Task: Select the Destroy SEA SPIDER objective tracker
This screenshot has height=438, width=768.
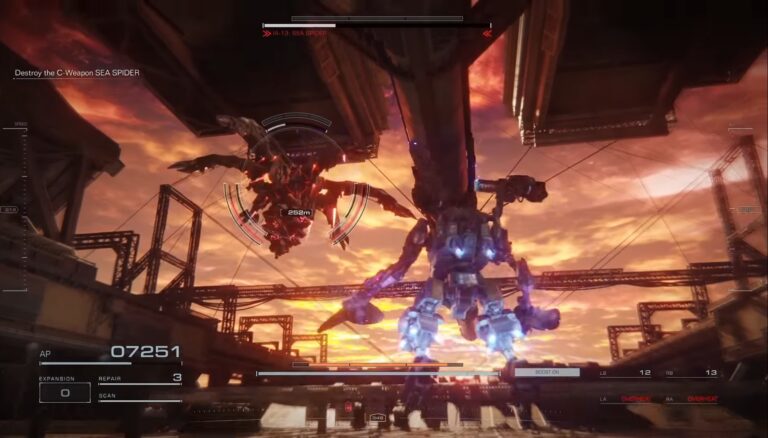Action: pyautogui.click(x=77, y=73)
